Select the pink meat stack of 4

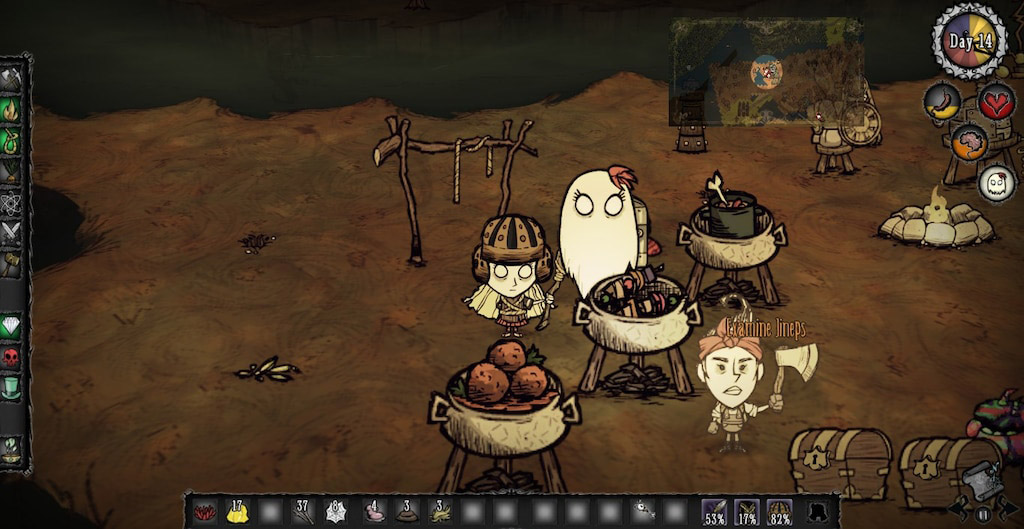374,511
